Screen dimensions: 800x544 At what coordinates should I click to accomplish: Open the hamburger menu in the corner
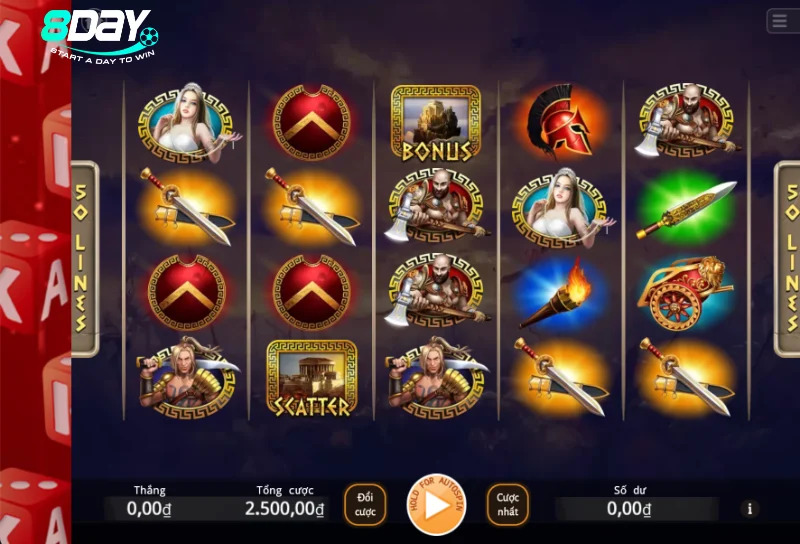[780, 21]
